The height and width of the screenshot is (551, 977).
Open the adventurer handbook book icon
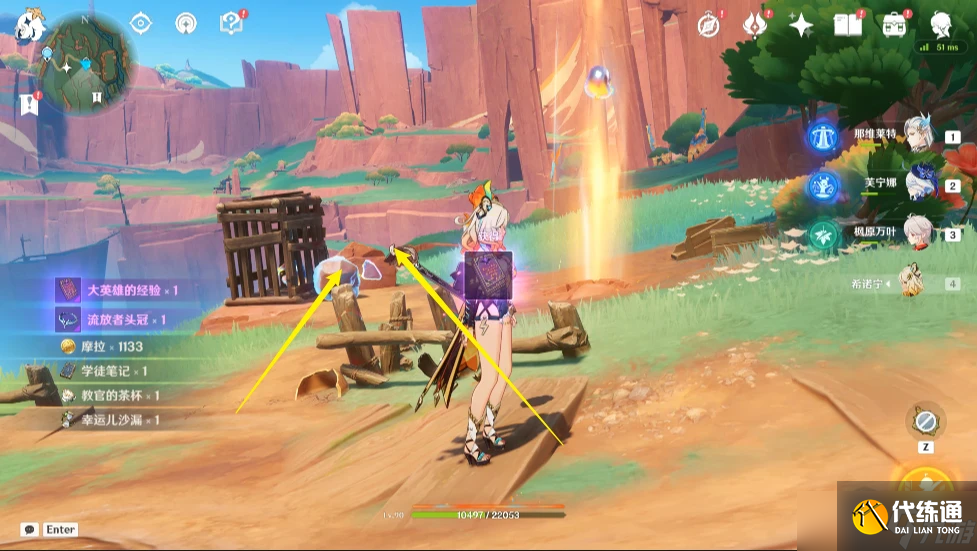pyautogui.click(x=848, y=25)
